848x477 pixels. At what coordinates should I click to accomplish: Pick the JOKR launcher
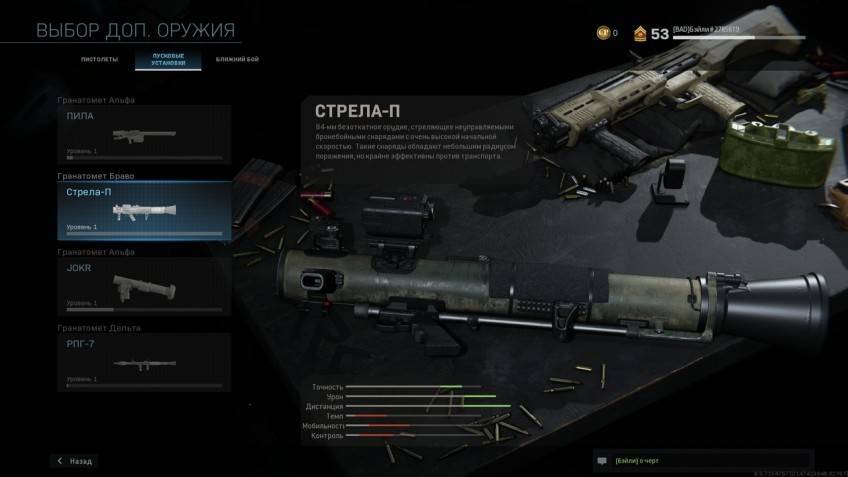(145, 286)
